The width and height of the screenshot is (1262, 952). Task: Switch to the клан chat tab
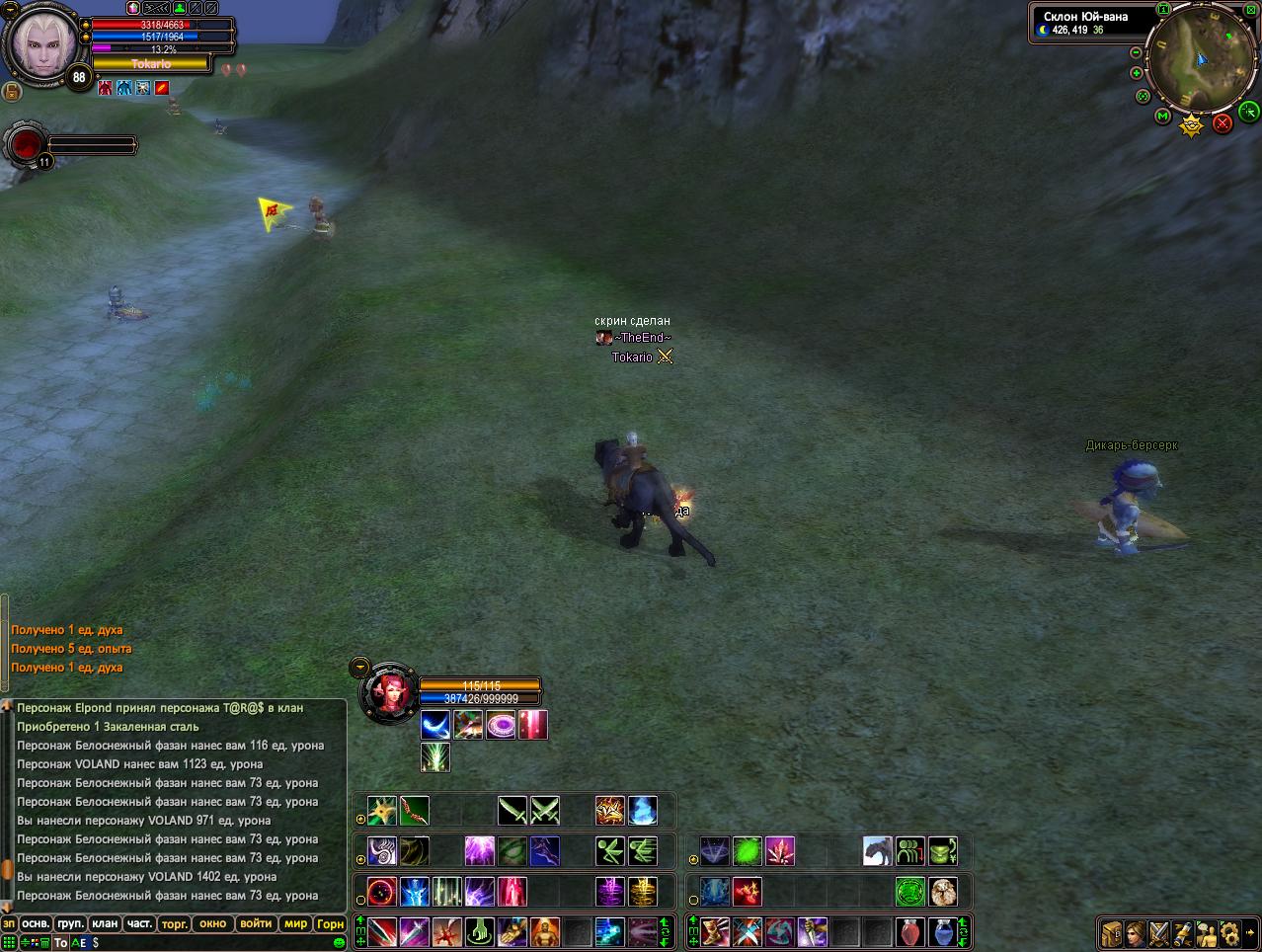coord(105,924)
